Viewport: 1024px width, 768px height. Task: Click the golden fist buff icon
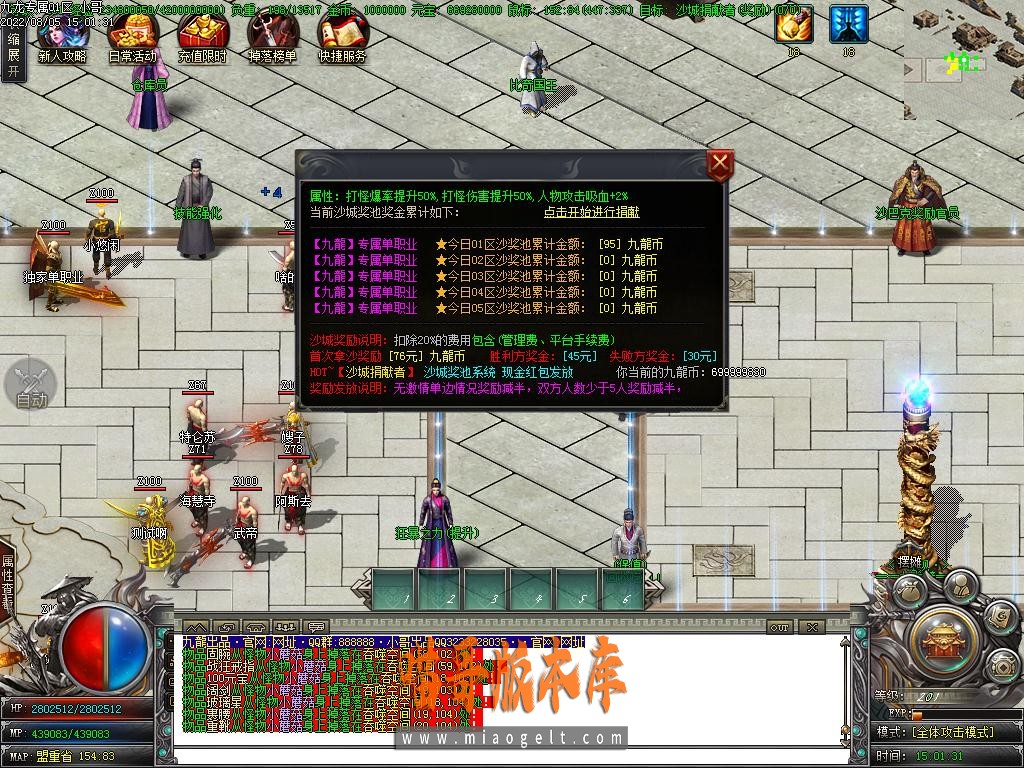point(794,24)
